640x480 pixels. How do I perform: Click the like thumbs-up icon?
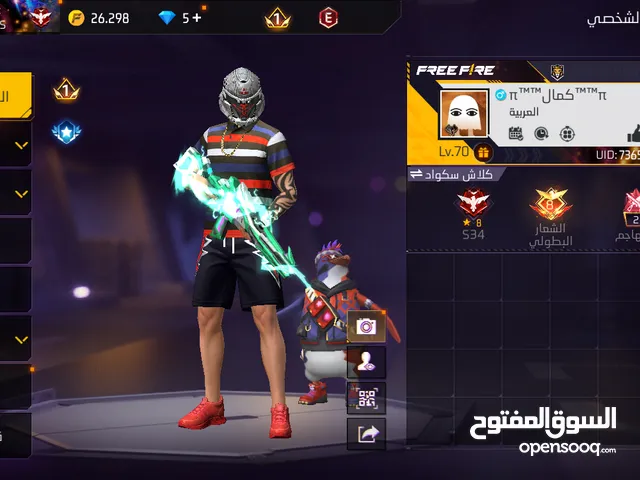(x=632, y=134)
